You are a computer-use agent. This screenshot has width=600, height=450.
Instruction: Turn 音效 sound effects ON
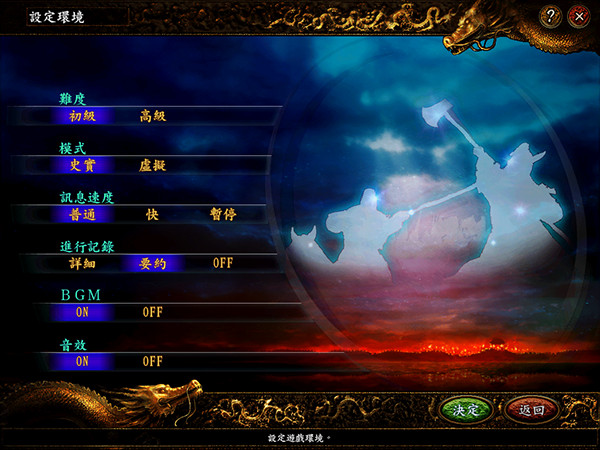coord(82,361)
